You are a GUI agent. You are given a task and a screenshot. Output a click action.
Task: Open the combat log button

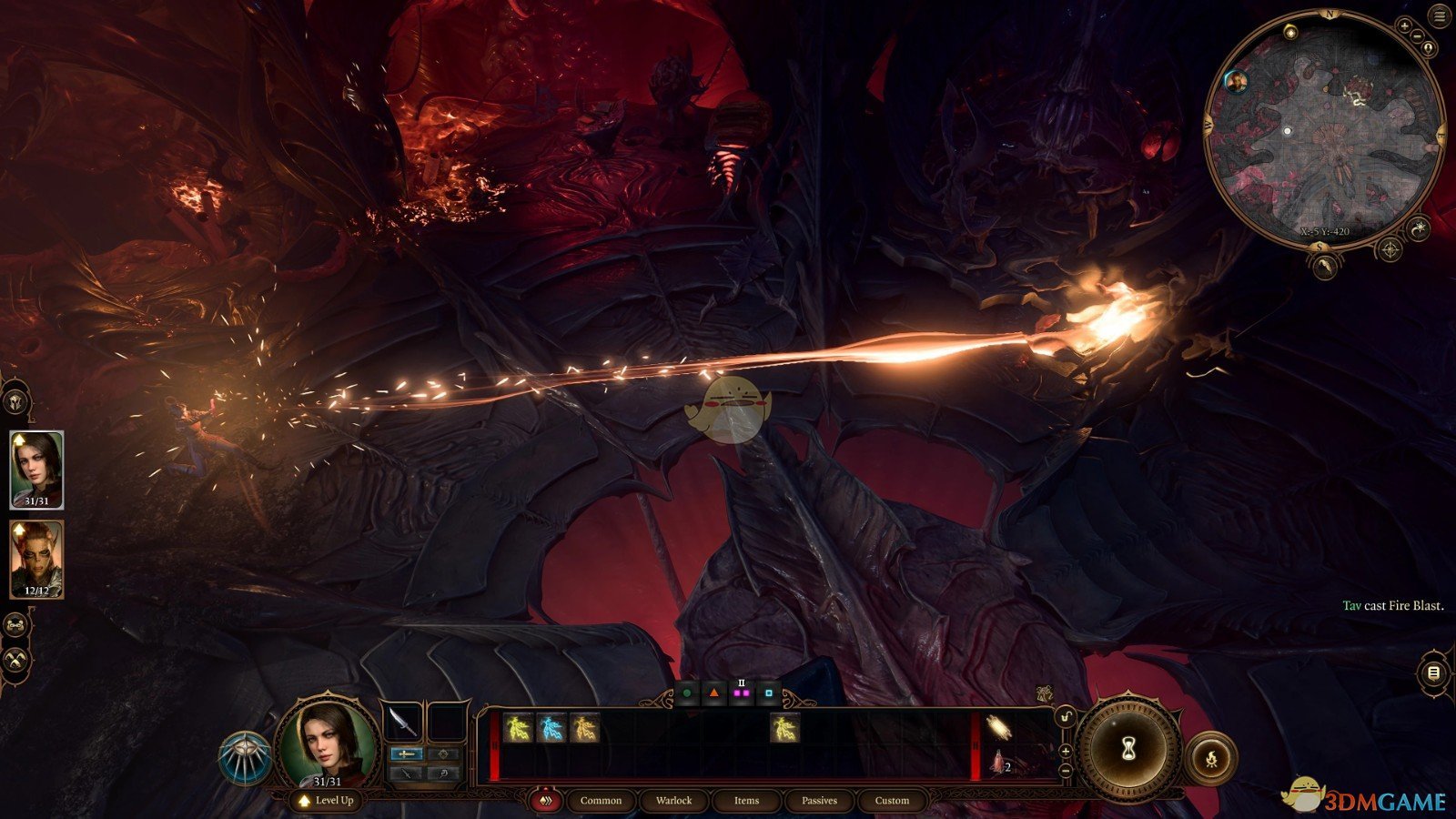(x=1433, y=673)
